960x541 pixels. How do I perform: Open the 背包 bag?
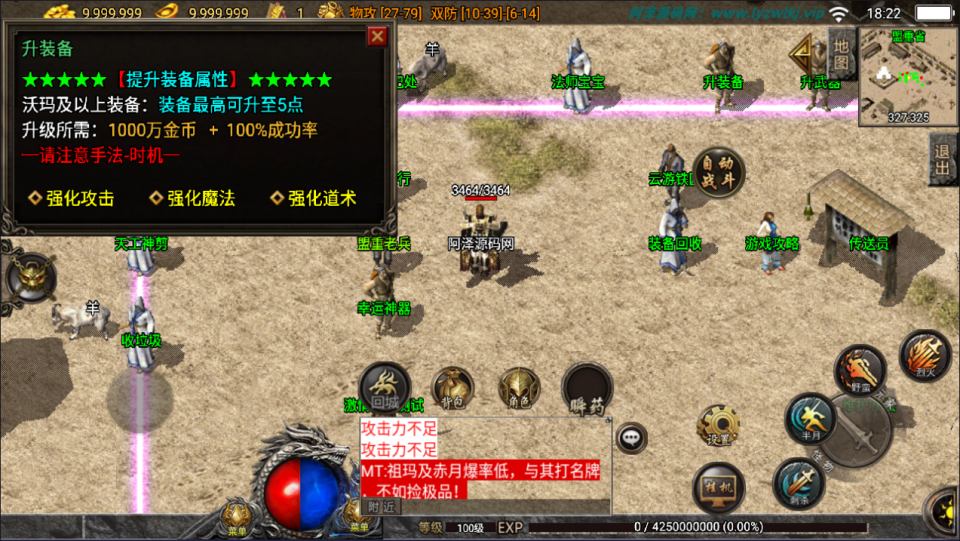453,389
